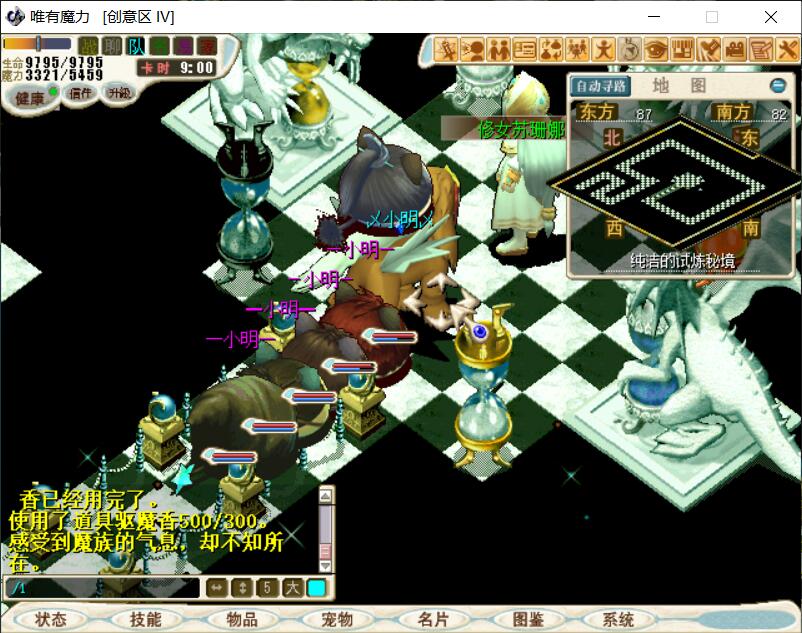Screen dimensions: 802x633
Task: Click the 升級 level-up button
Action: 119,93
